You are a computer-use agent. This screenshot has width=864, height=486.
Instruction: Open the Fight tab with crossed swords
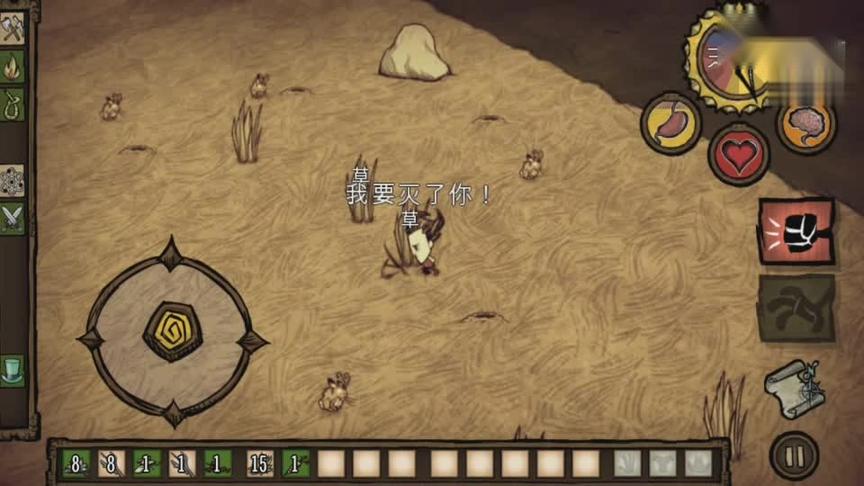point(12,216)
